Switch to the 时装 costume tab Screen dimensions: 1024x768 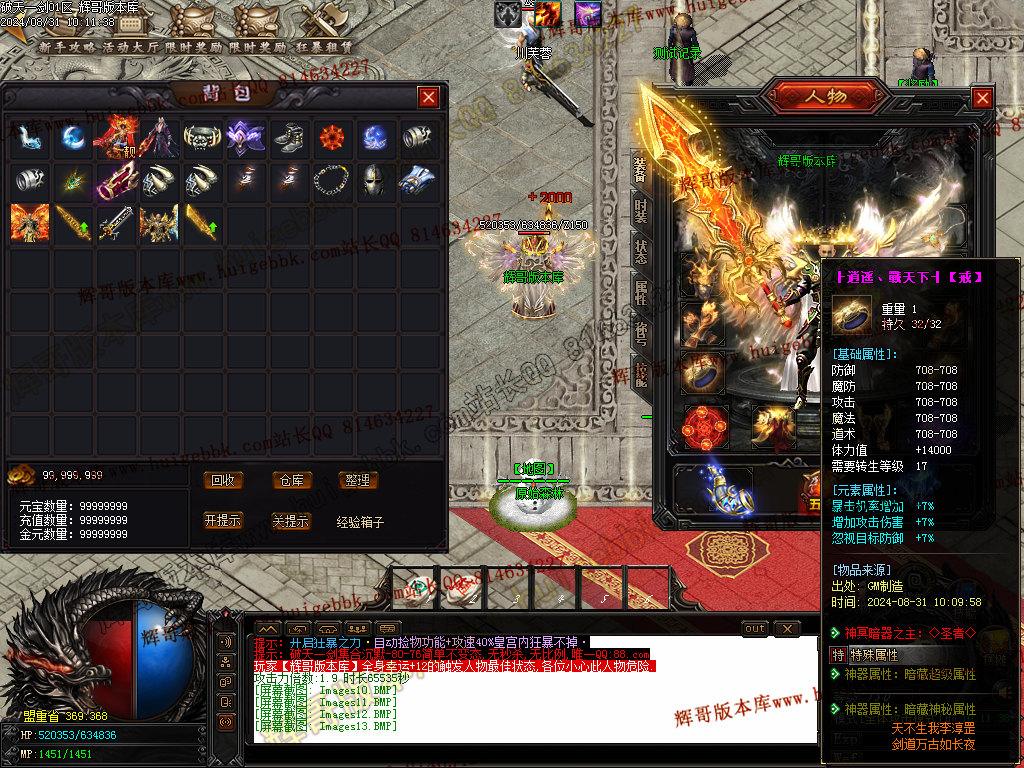[x=640, y=211]
